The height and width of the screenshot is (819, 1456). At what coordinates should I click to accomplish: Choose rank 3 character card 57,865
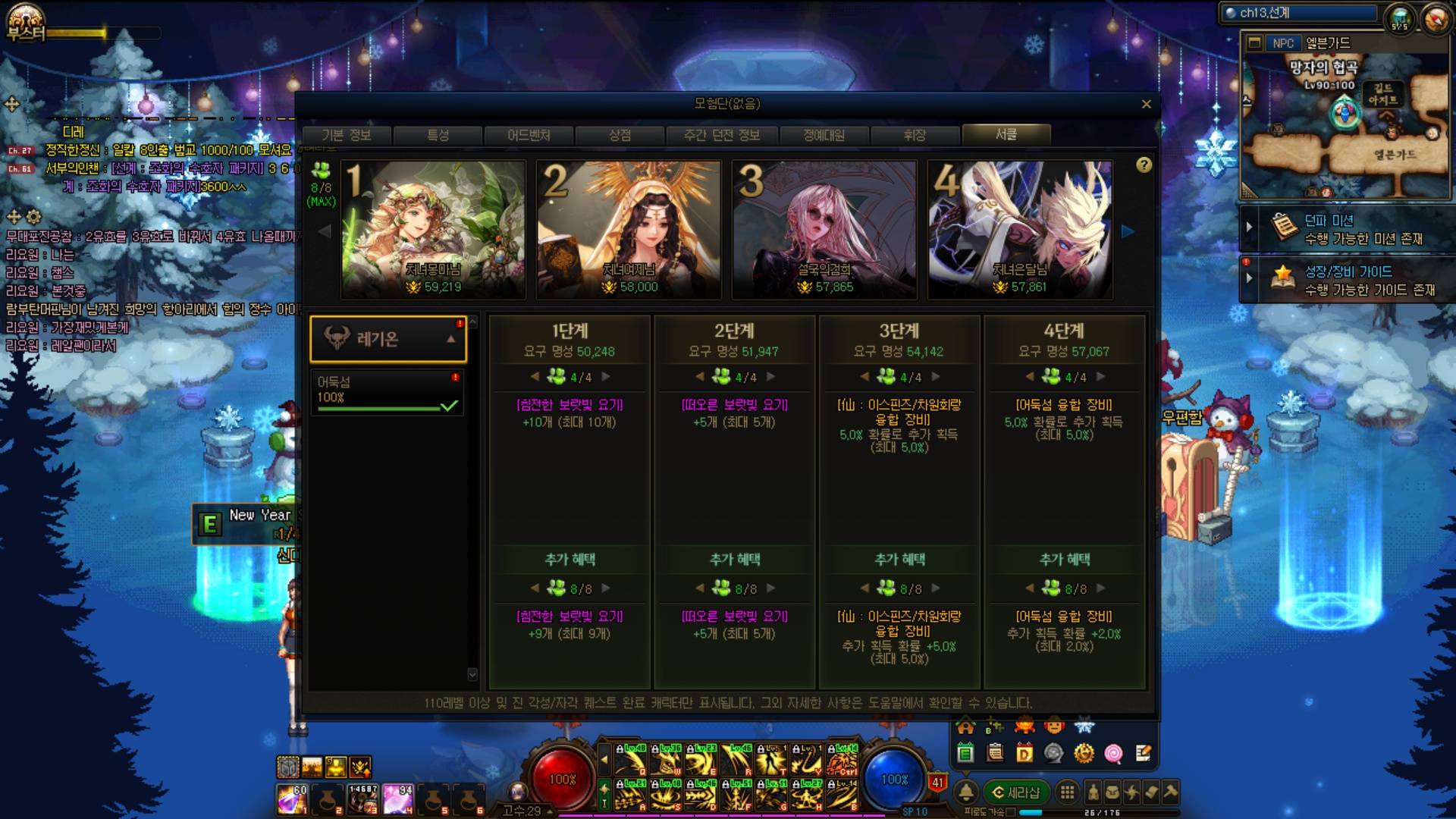[824, 229]
